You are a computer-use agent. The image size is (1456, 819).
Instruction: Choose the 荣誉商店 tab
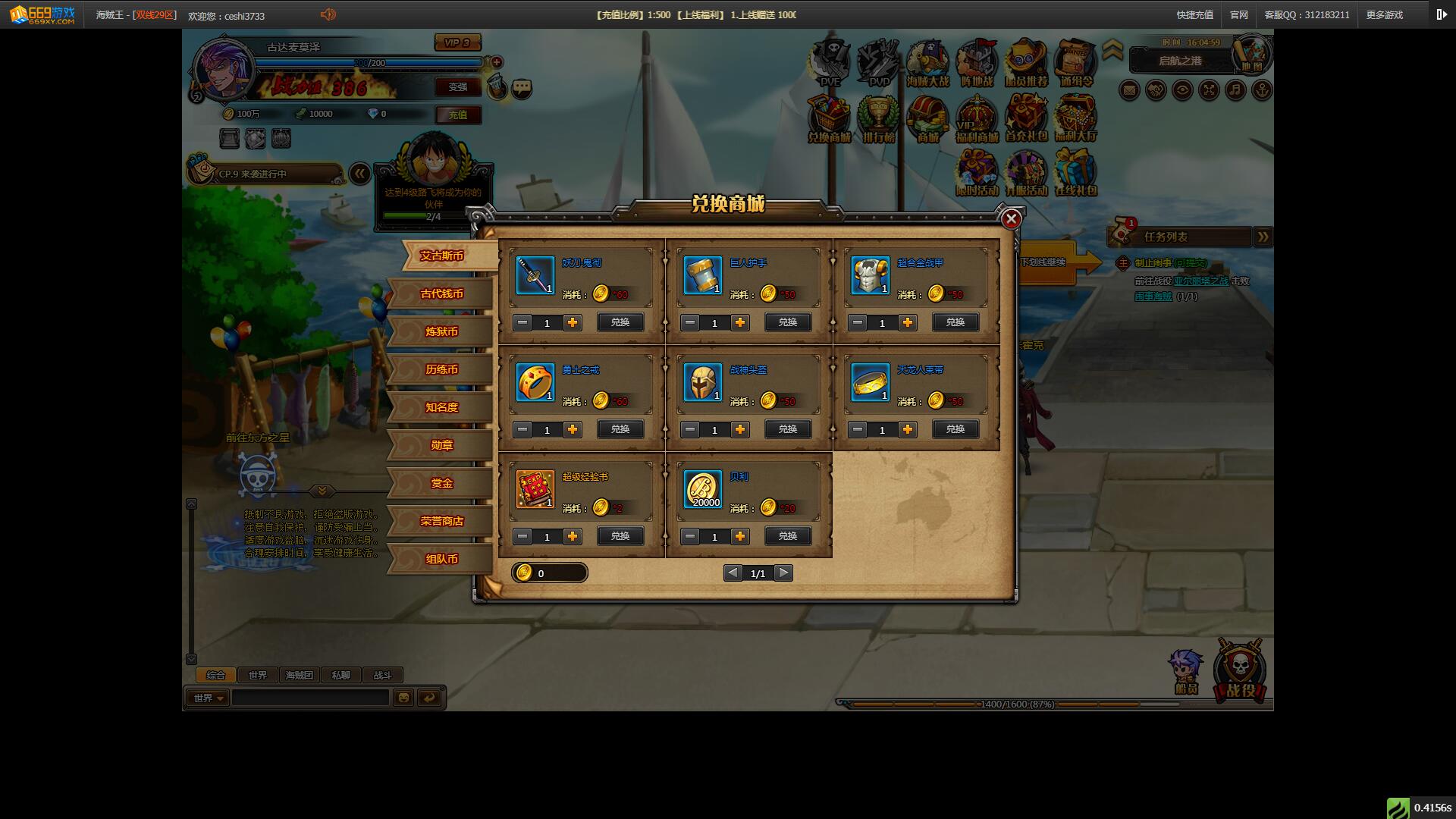pos(441,522)
